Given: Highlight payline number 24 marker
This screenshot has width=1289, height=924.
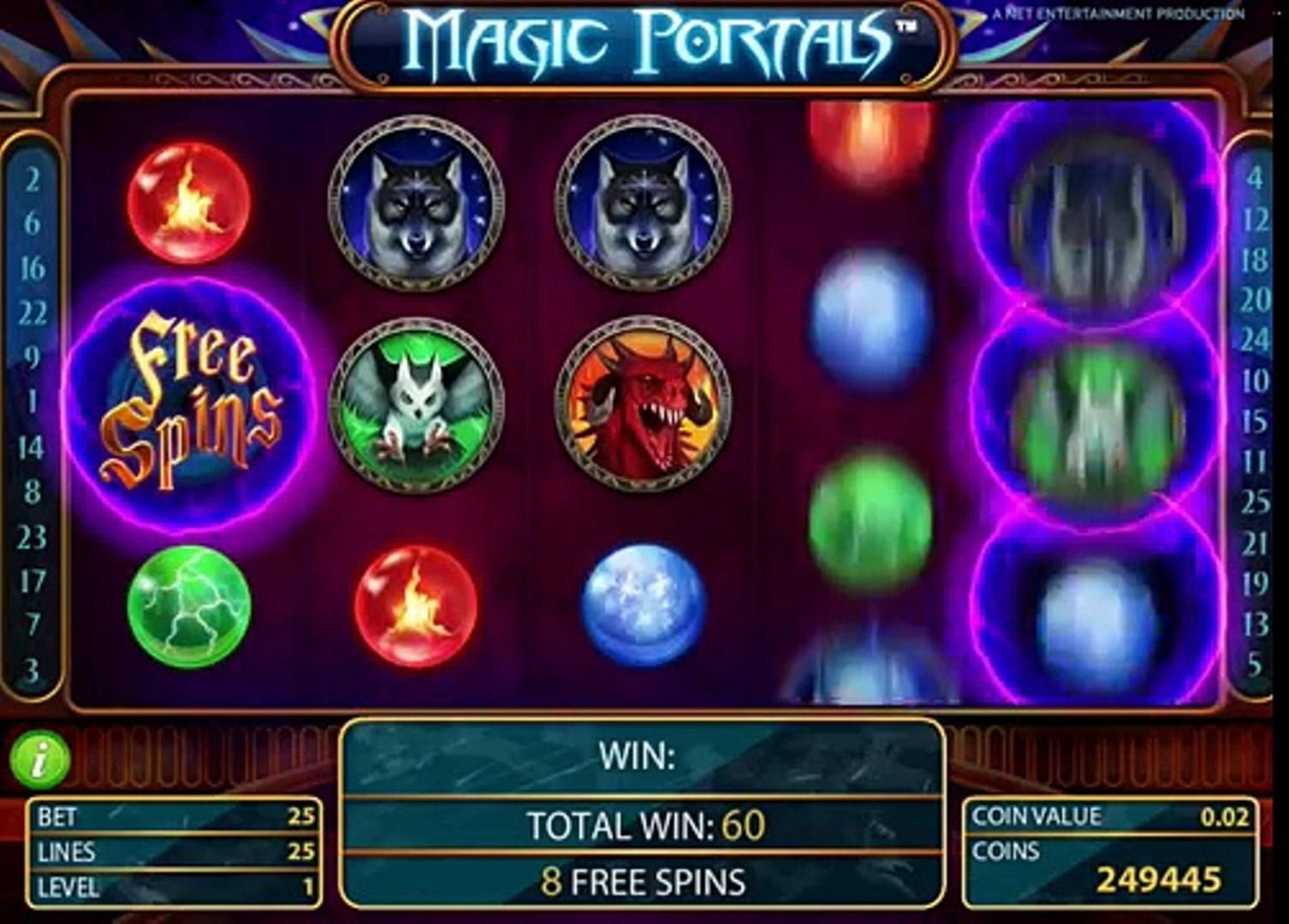Looking at the screenshot, I should [x=1255, y=341].
